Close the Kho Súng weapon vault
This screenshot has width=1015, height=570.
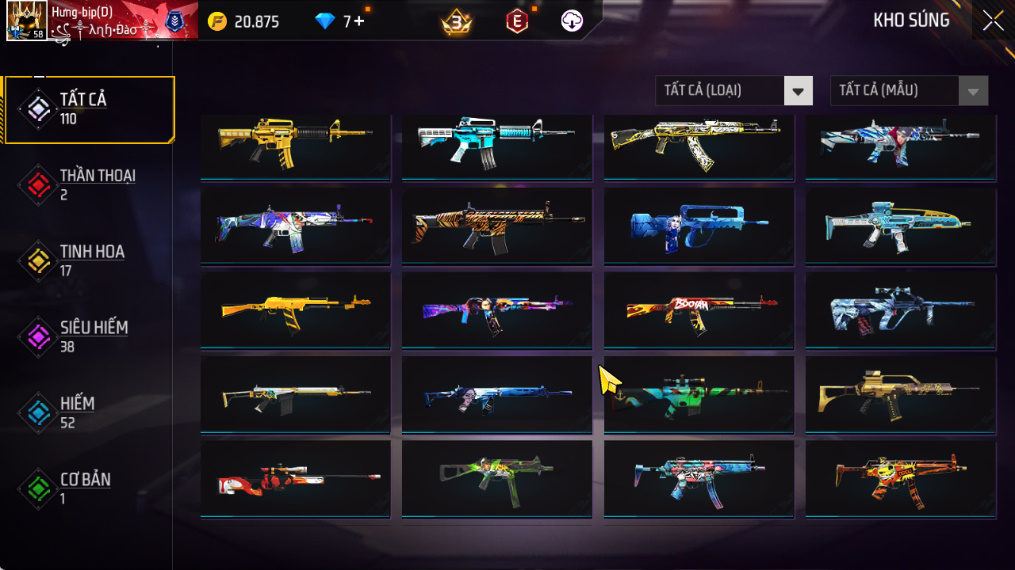pyautogui.click(x=992, y=21)
